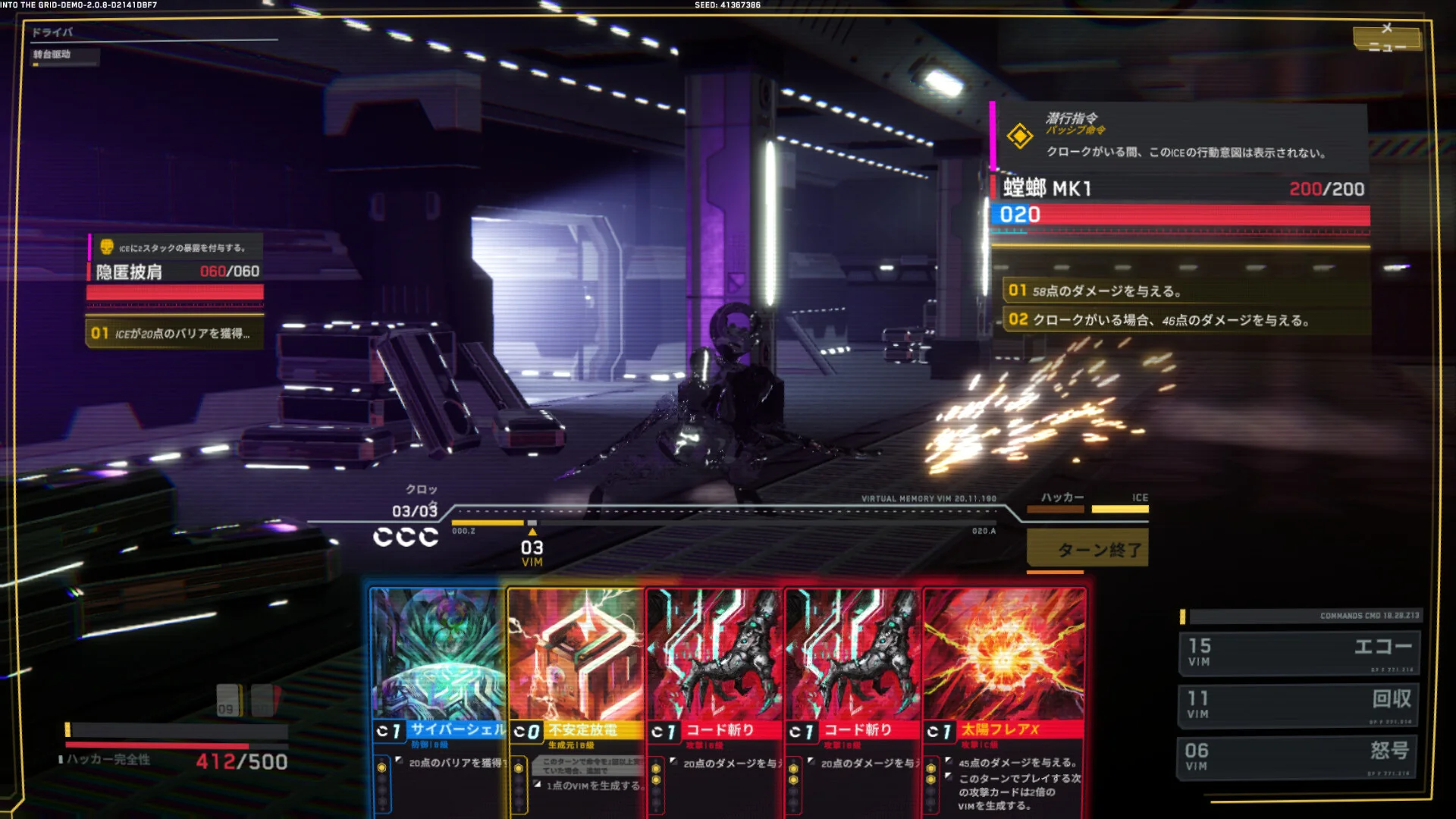Viewport: 1456px width, 819px height.
Task: Open the draw pile showing 09
Action: [228, 701]
